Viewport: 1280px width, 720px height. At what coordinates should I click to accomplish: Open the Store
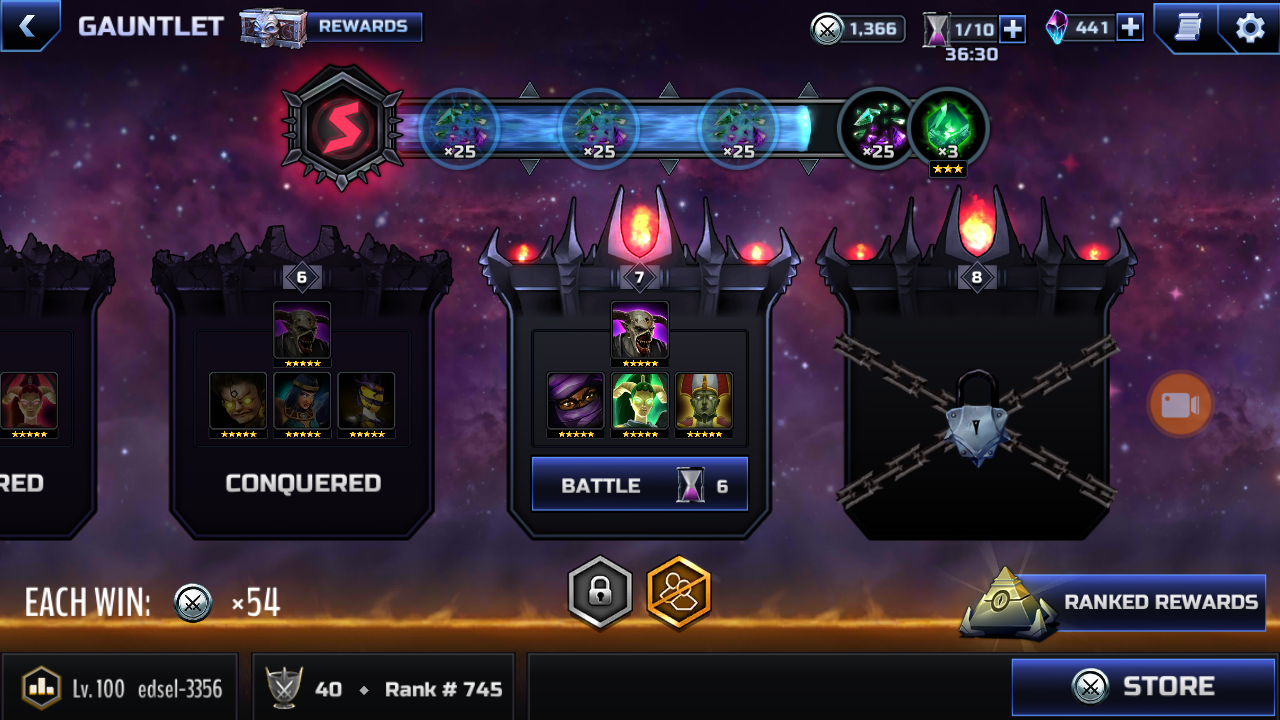(x=1144, y=687)
